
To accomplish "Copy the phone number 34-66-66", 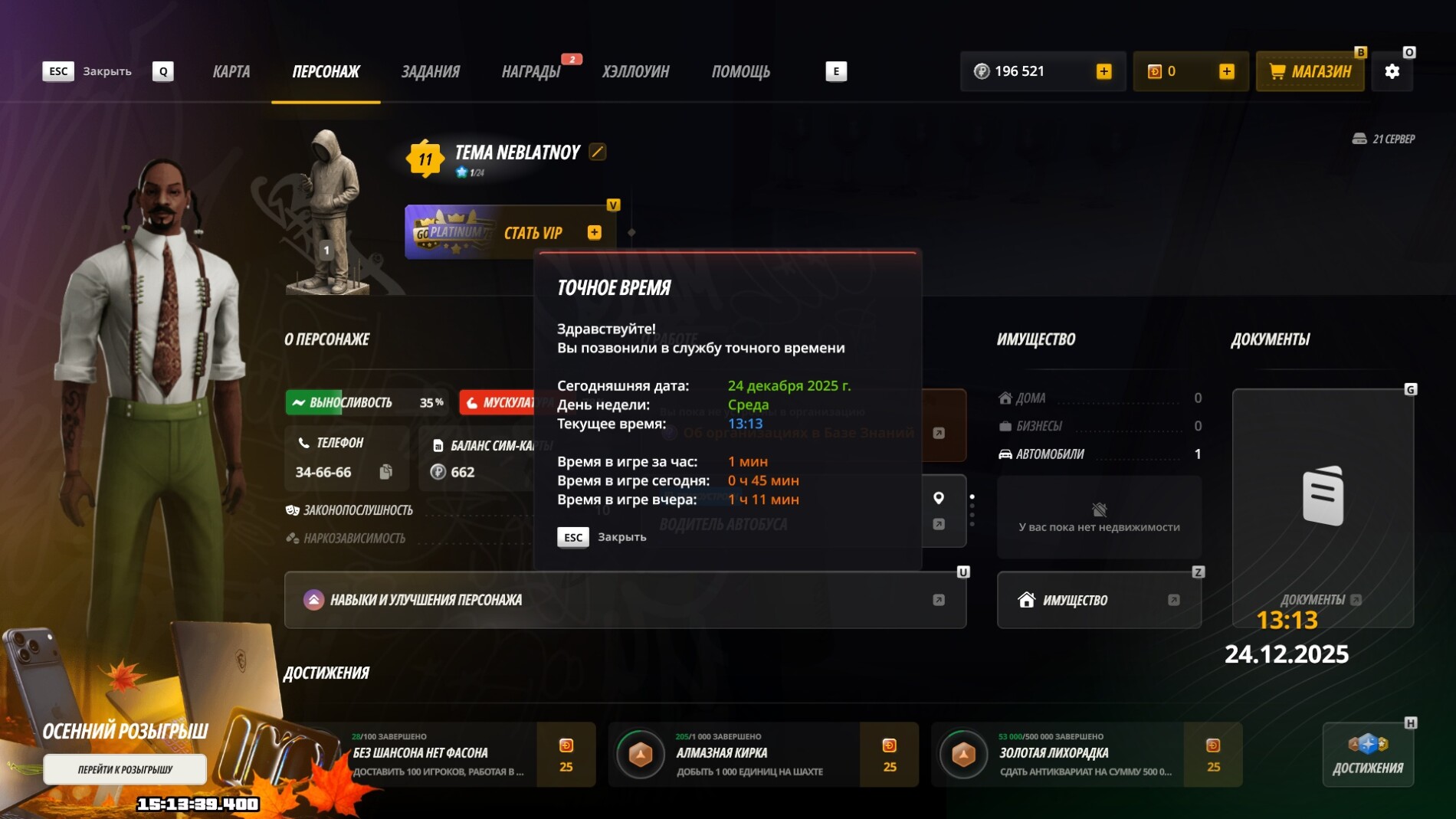I will [x=386, y=472].
